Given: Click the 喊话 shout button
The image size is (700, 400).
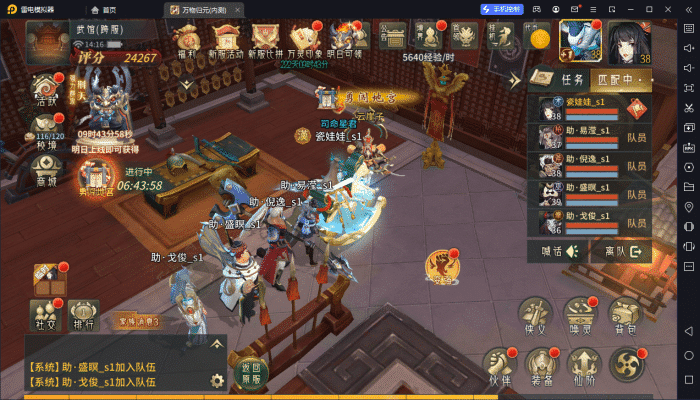Looking at the screenshot, I should [x=558, y=251].
